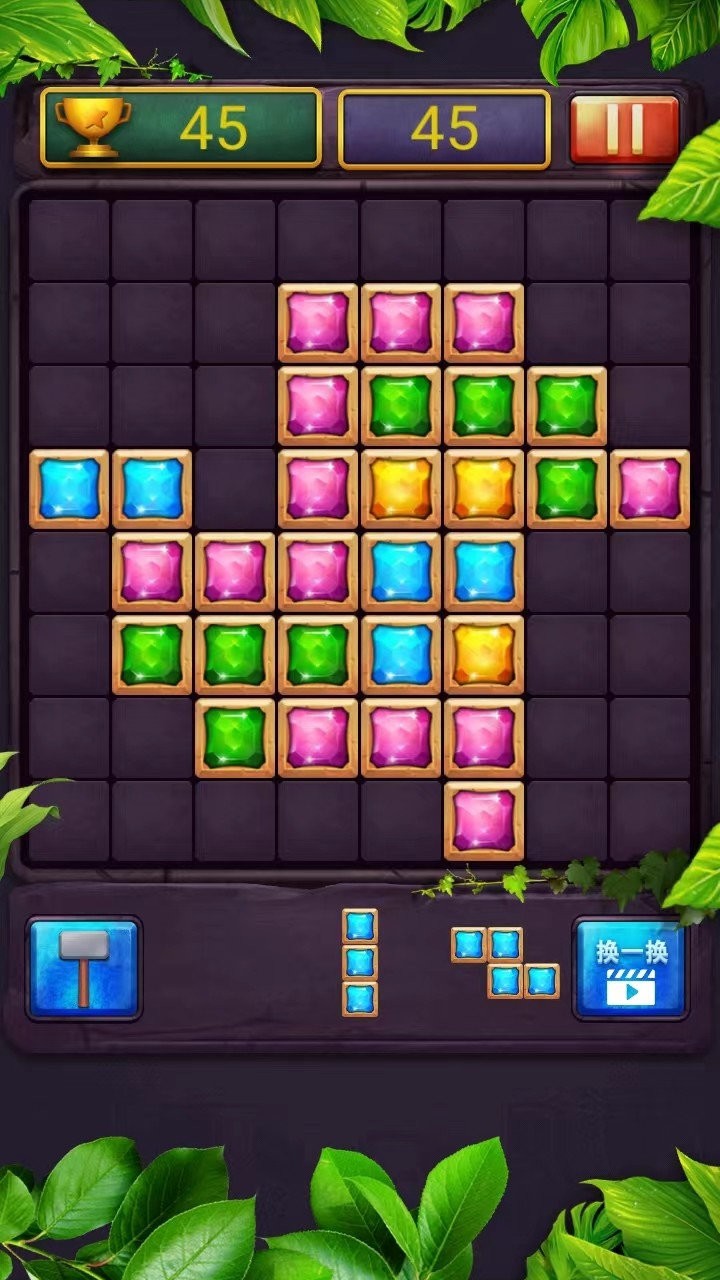Select the vertical three-block piece
Image resolution: width=720 pixels, height=1280 pixels.
360,962
